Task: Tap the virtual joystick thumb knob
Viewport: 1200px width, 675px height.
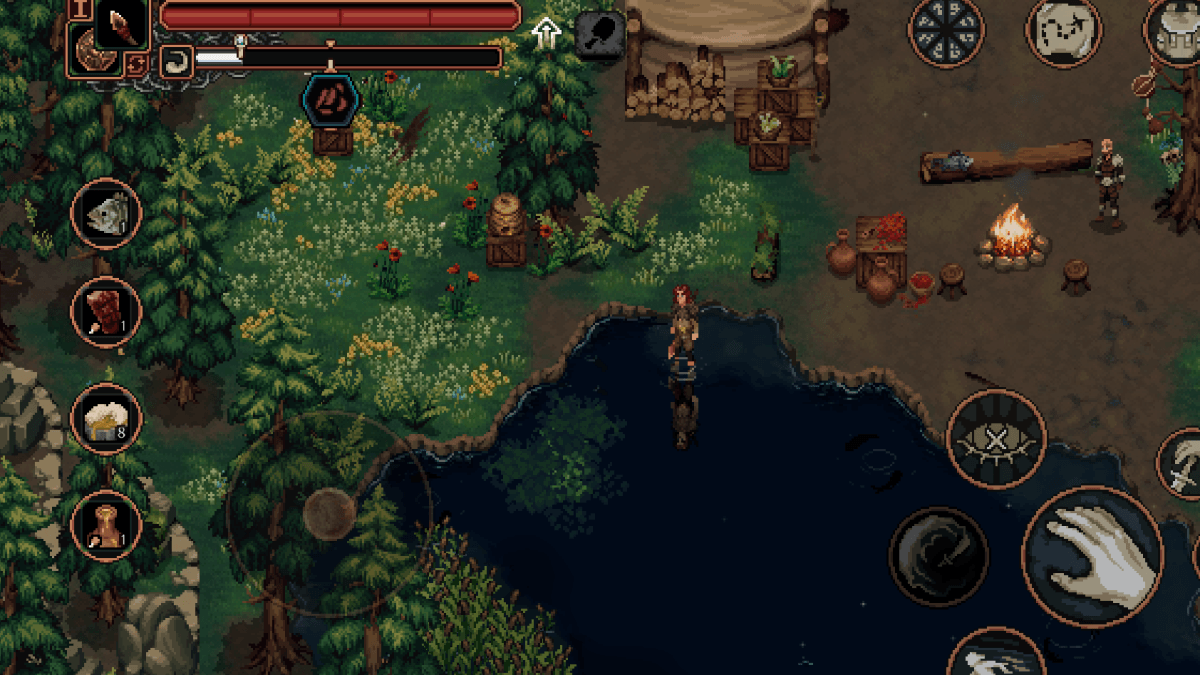Action: coord(329,514)
